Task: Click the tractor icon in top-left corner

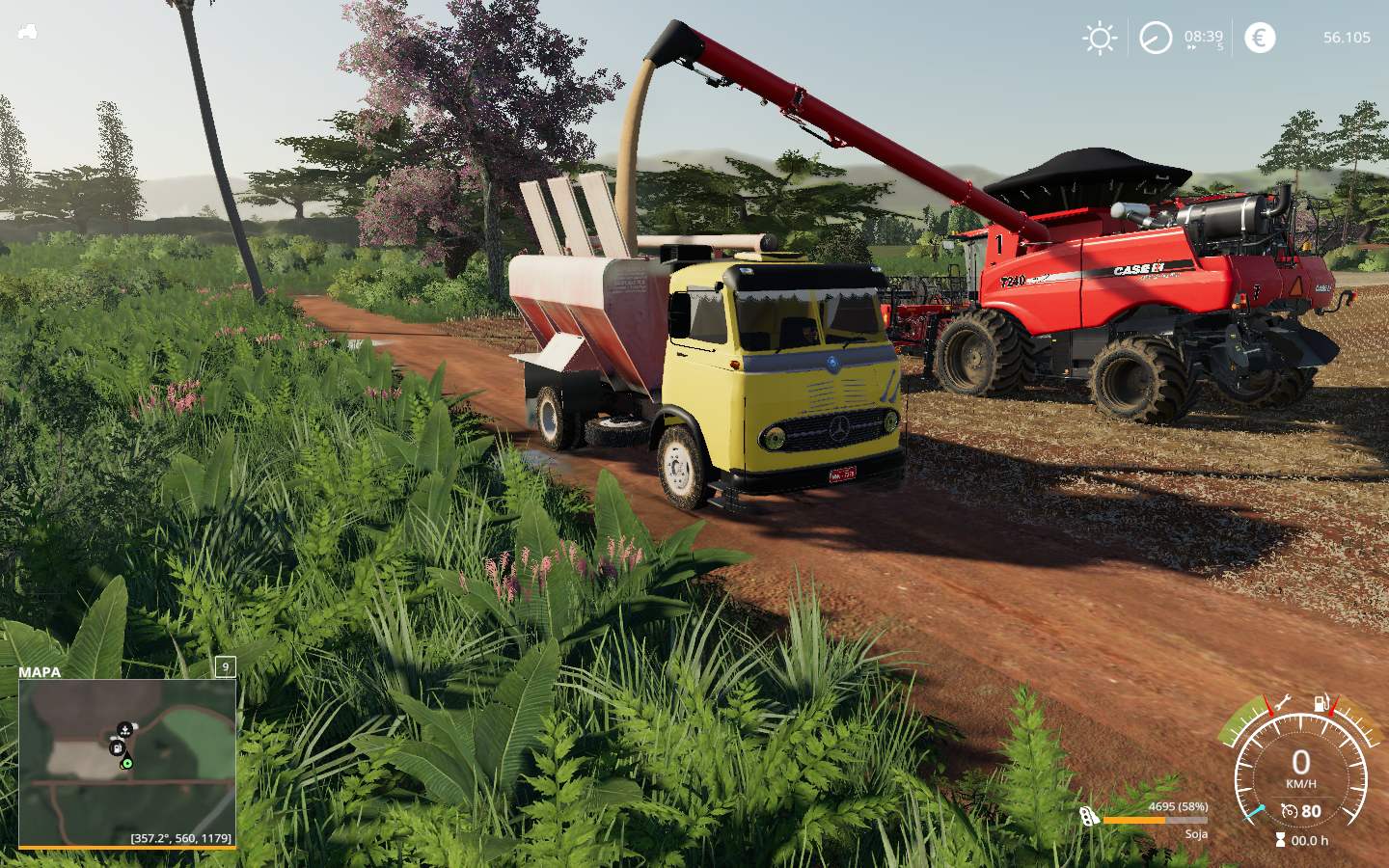Action: point(27,32)
